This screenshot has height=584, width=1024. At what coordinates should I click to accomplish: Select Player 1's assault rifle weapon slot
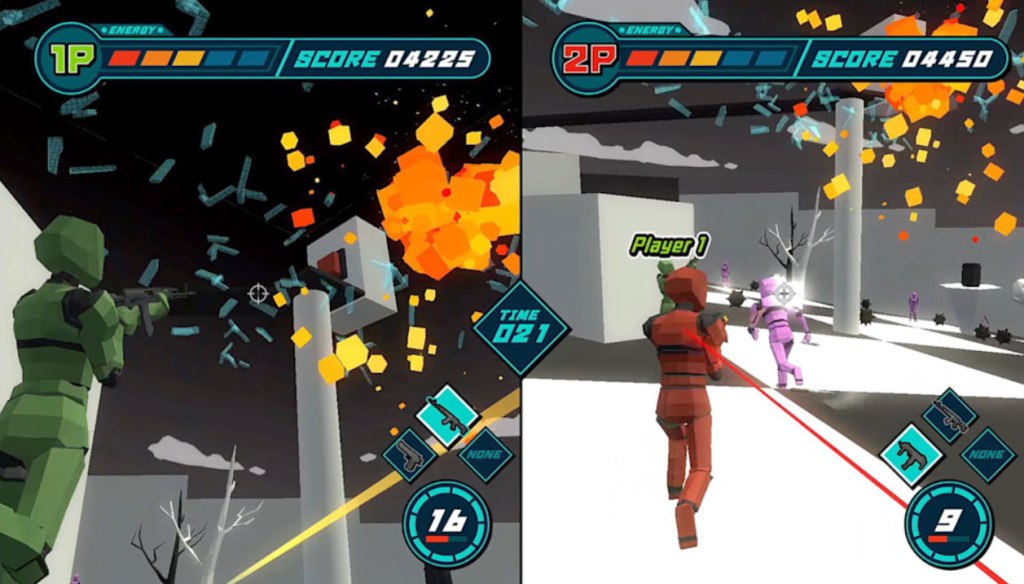coord(447,416)
